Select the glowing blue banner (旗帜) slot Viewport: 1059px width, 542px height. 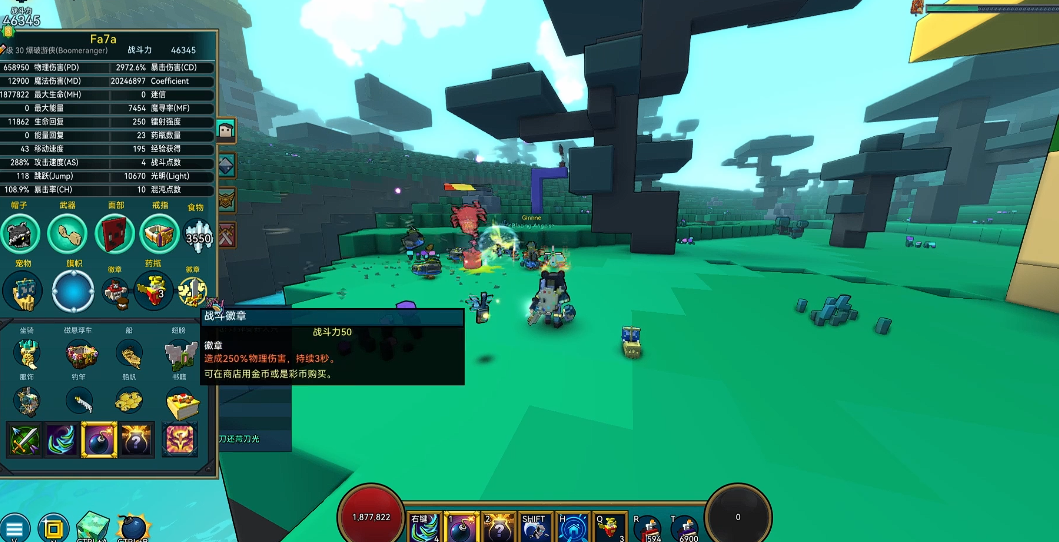pos(73,291)
